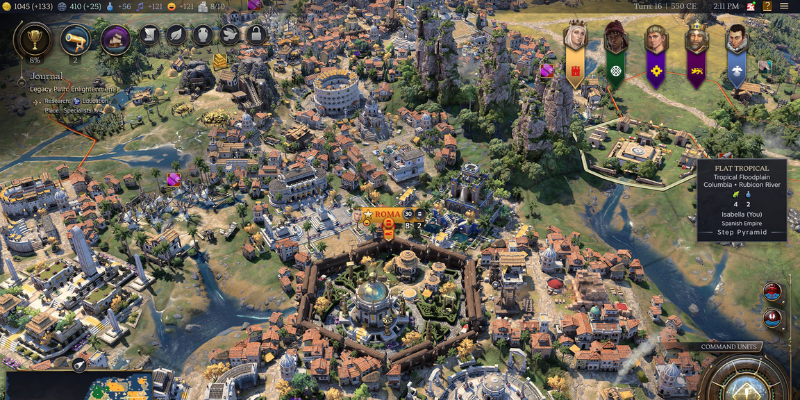This screenshot has height=400, width=800.
Task: Click the leaf icon button
Action: click(x=176, y=36)
